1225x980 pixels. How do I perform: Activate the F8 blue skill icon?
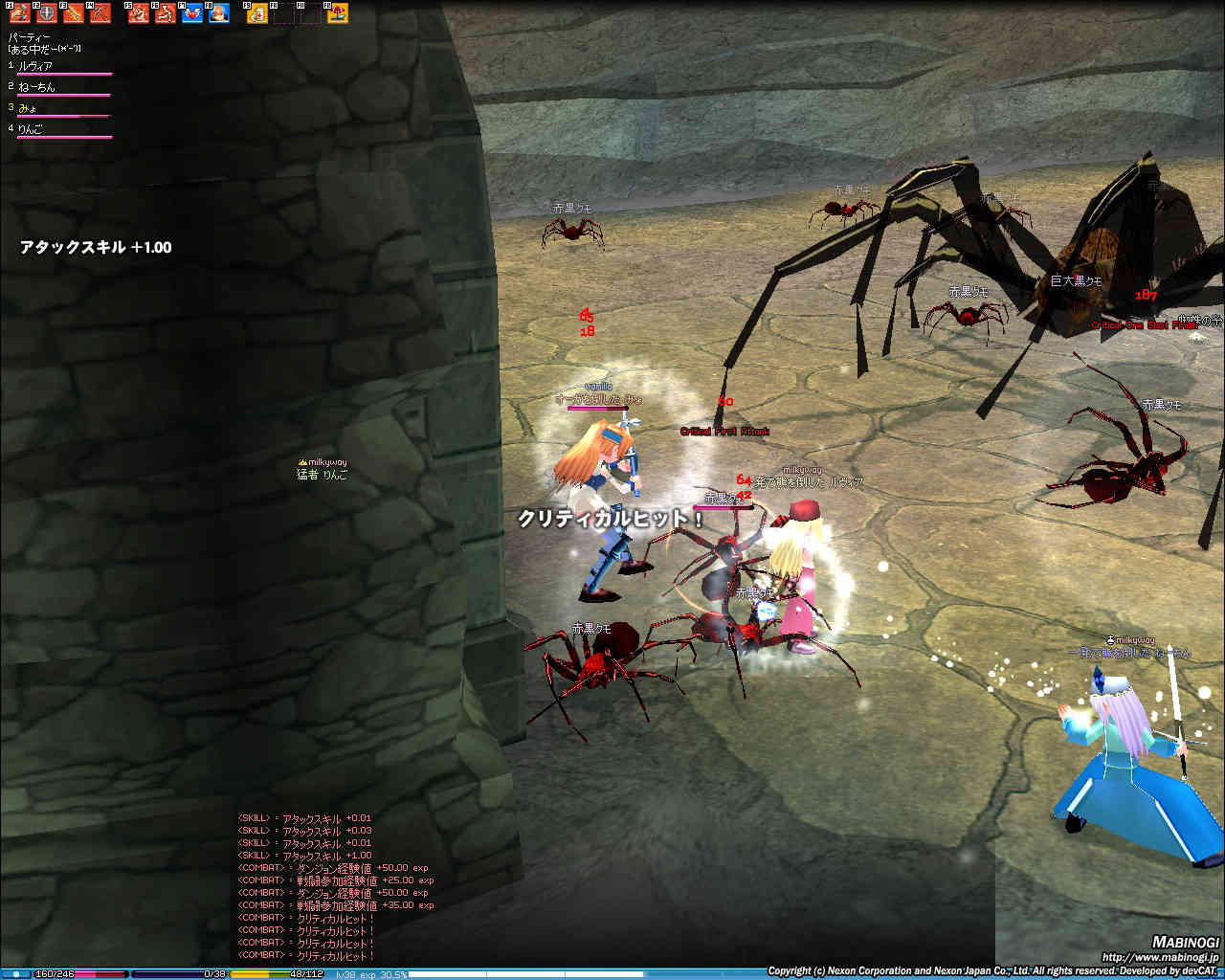[x=219, y=12]
